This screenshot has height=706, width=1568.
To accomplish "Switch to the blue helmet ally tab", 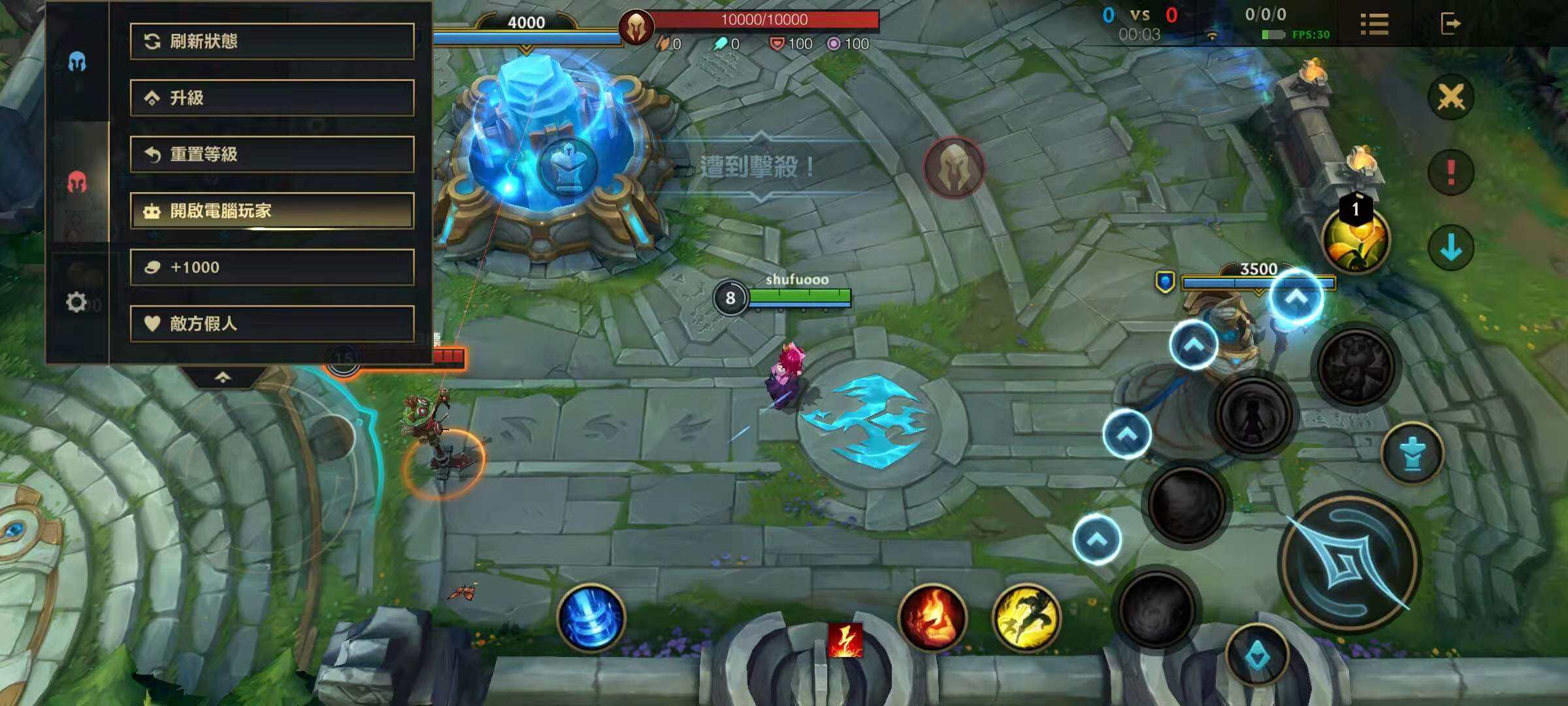I will click(77, 62).
